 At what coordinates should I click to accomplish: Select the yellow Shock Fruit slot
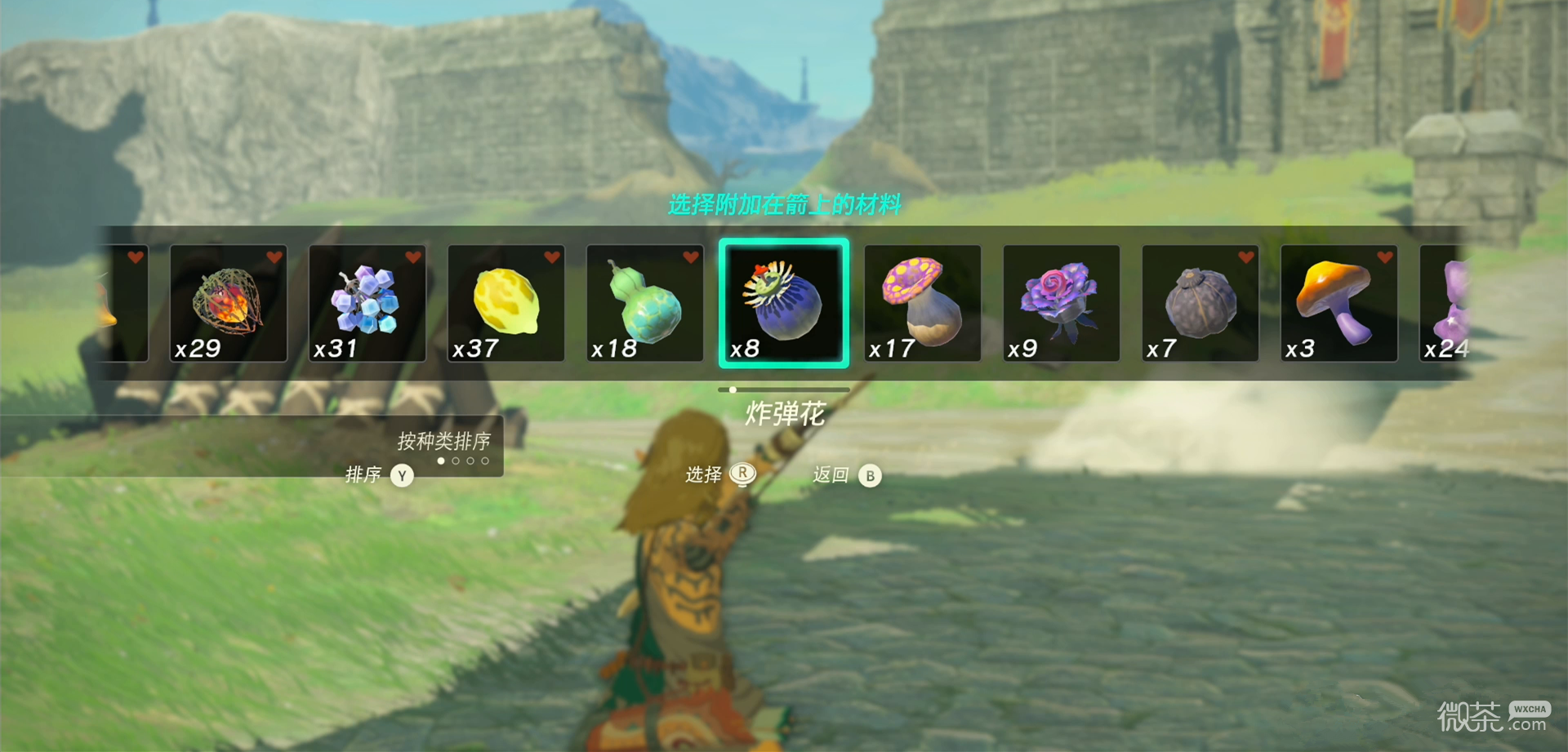click(x=506, y=304)
